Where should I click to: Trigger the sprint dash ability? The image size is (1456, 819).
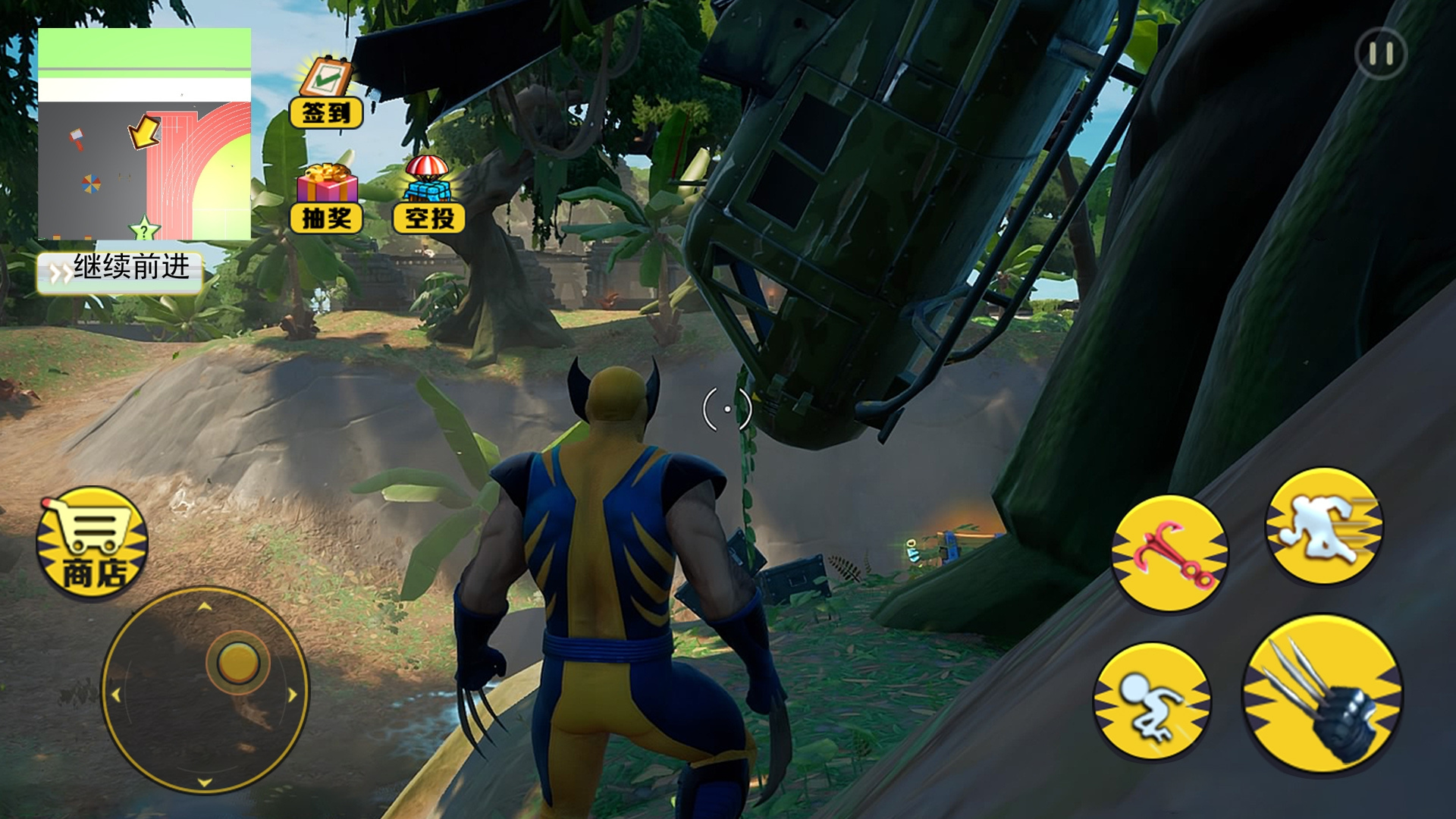[x=1324, y=526]
